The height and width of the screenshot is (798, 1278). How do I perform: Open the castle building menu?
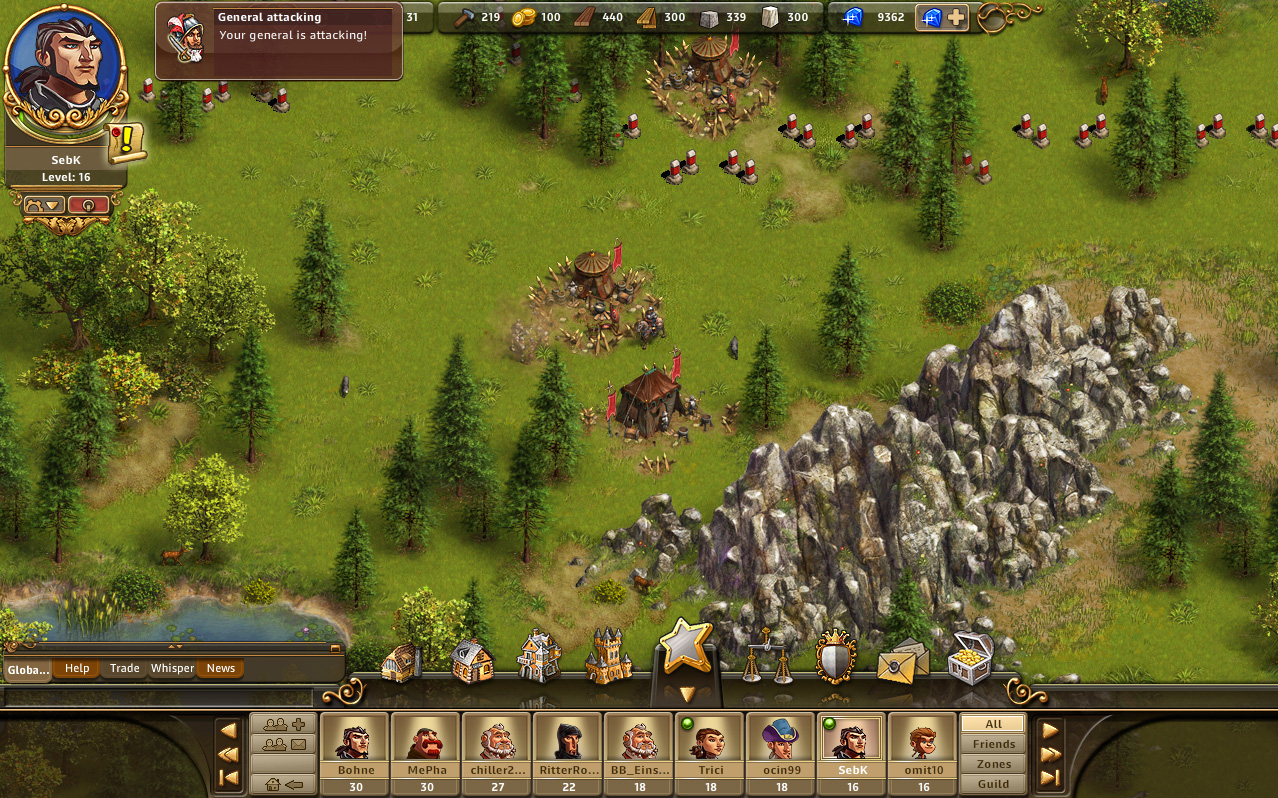click(x=609, y=658)
